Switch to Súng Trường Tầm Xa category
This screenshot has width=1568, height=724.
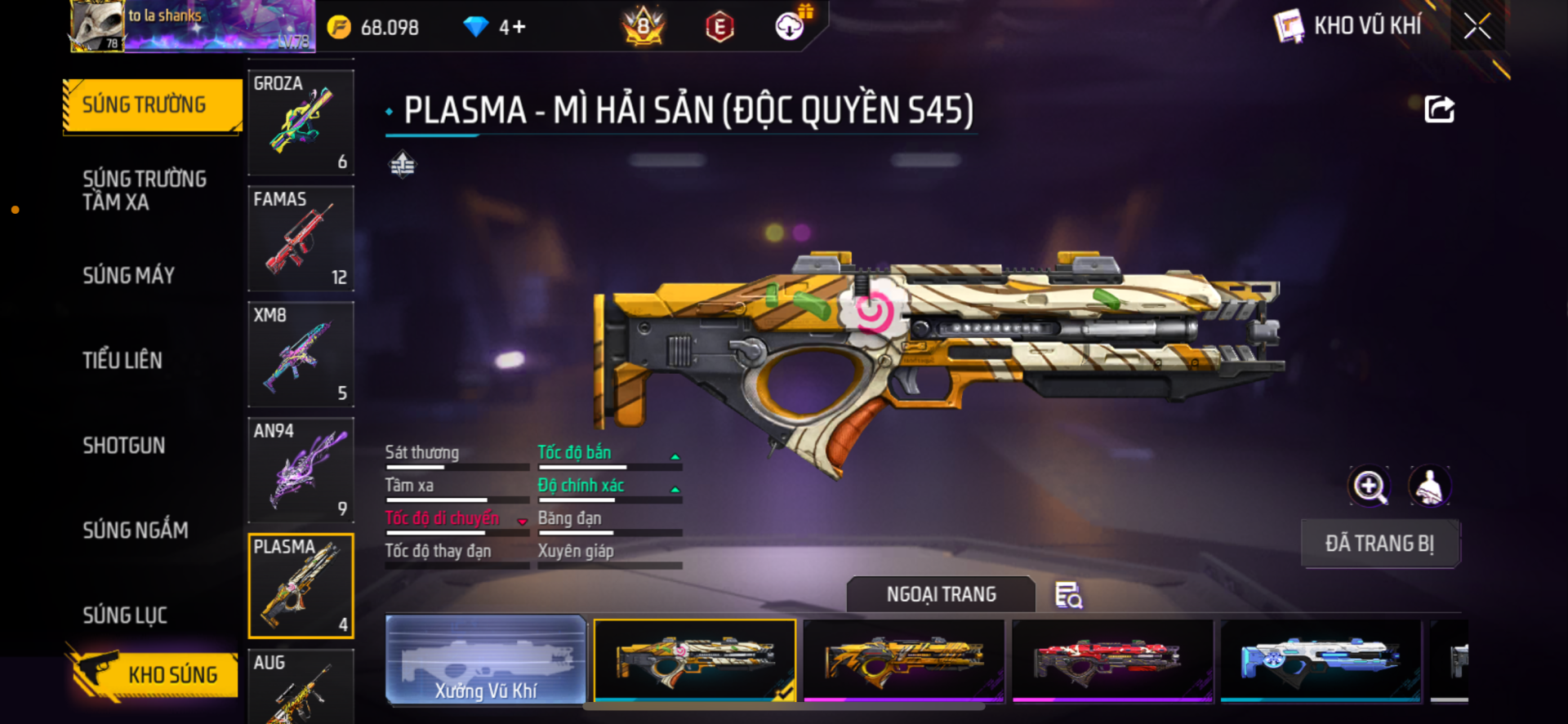[x=145, y=190]
